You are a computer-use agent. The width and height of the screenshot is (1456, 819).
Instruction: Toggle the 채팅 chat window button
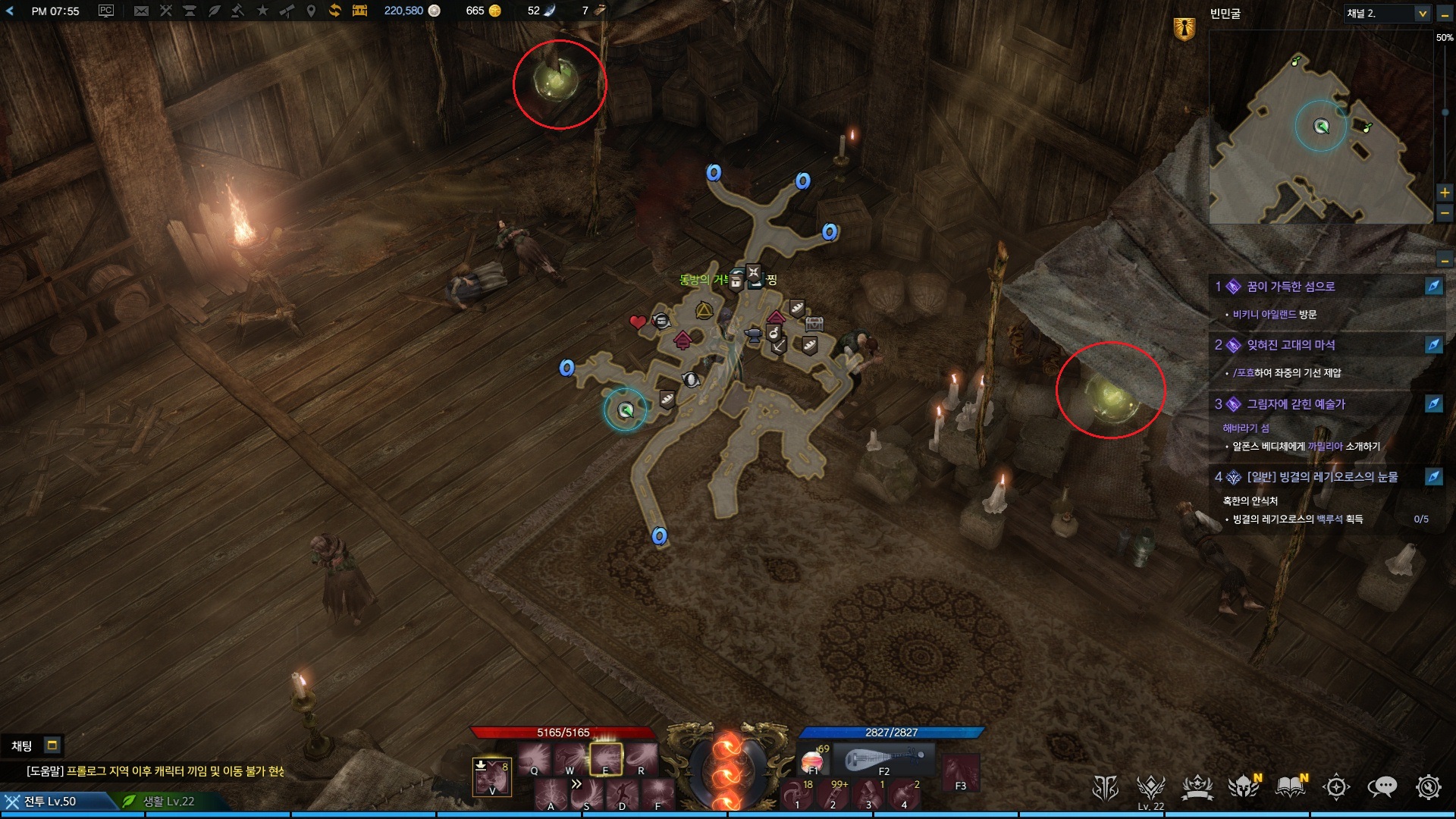[x=52, y=745]
